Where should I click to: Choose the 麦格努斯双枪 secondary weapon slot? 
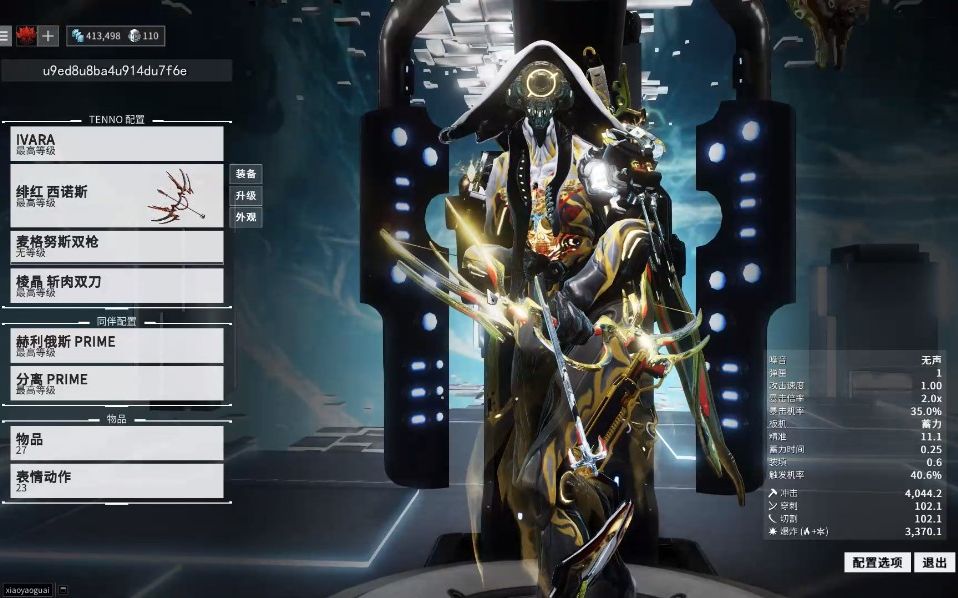click(x=117, y=247)
